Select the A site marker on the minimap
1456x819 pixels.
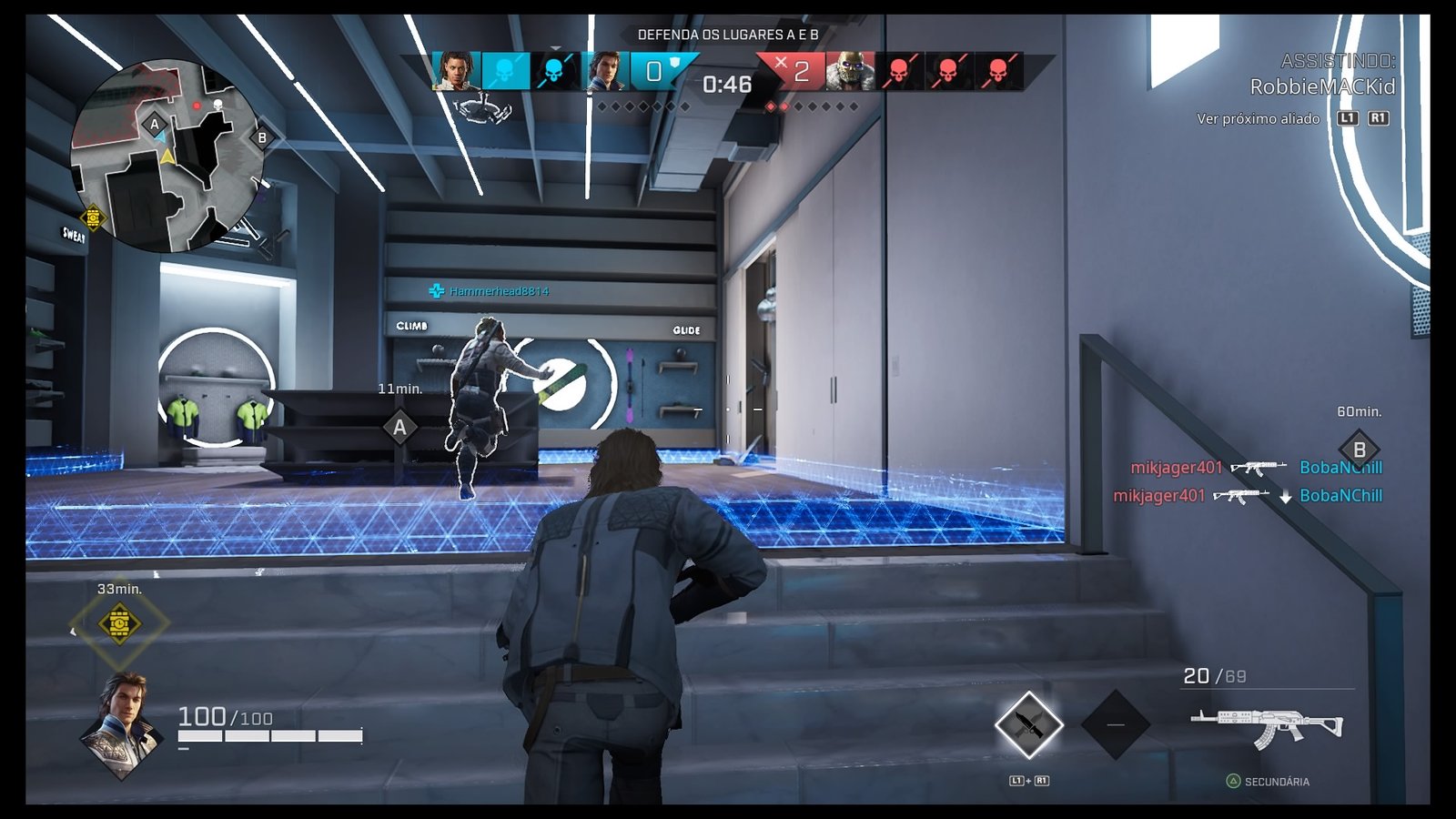click(x=155, y=124)
